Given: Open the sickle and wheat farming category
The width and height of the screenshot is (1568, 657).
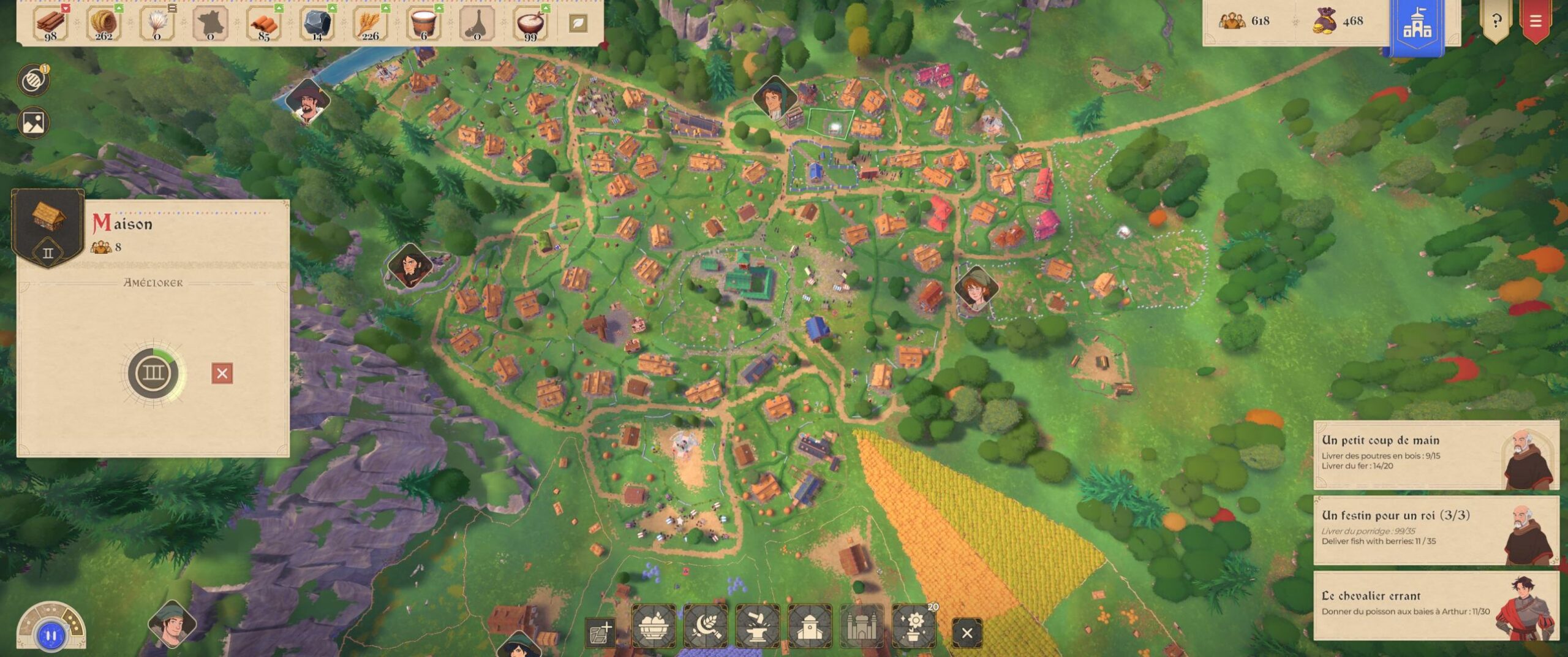Looking at the screenshot, I should tap(706, 626).
